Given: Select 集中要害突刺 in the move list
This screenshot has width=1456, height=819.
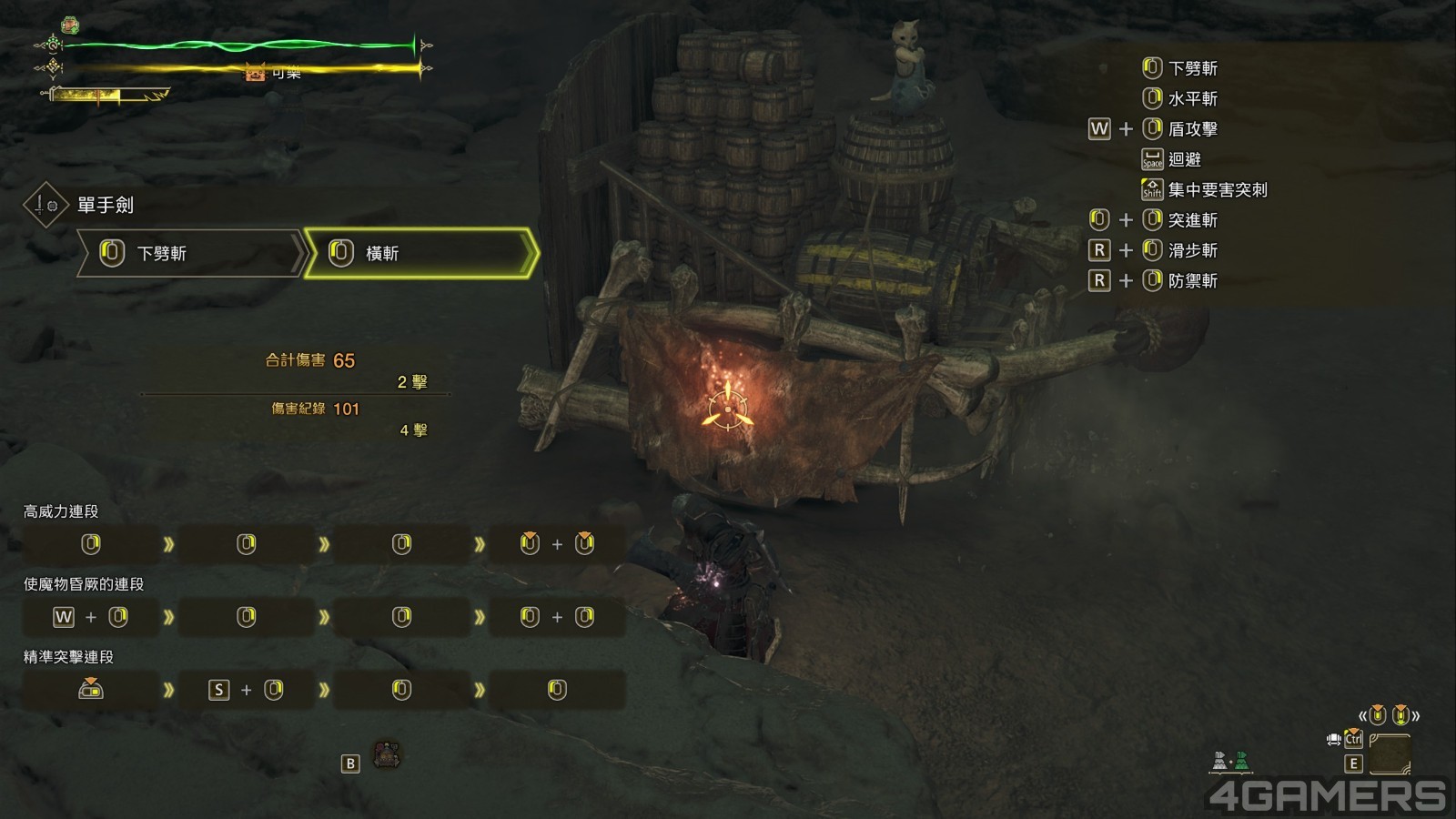Looking at the screenshot, I should (1217, 190).
